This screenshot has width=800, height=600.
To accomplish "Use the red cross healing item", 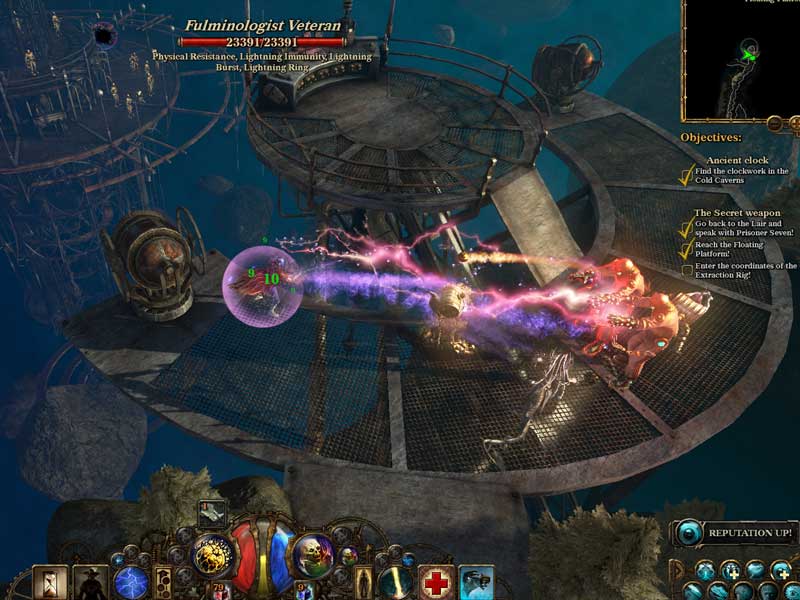I will (x=435, y=582).
